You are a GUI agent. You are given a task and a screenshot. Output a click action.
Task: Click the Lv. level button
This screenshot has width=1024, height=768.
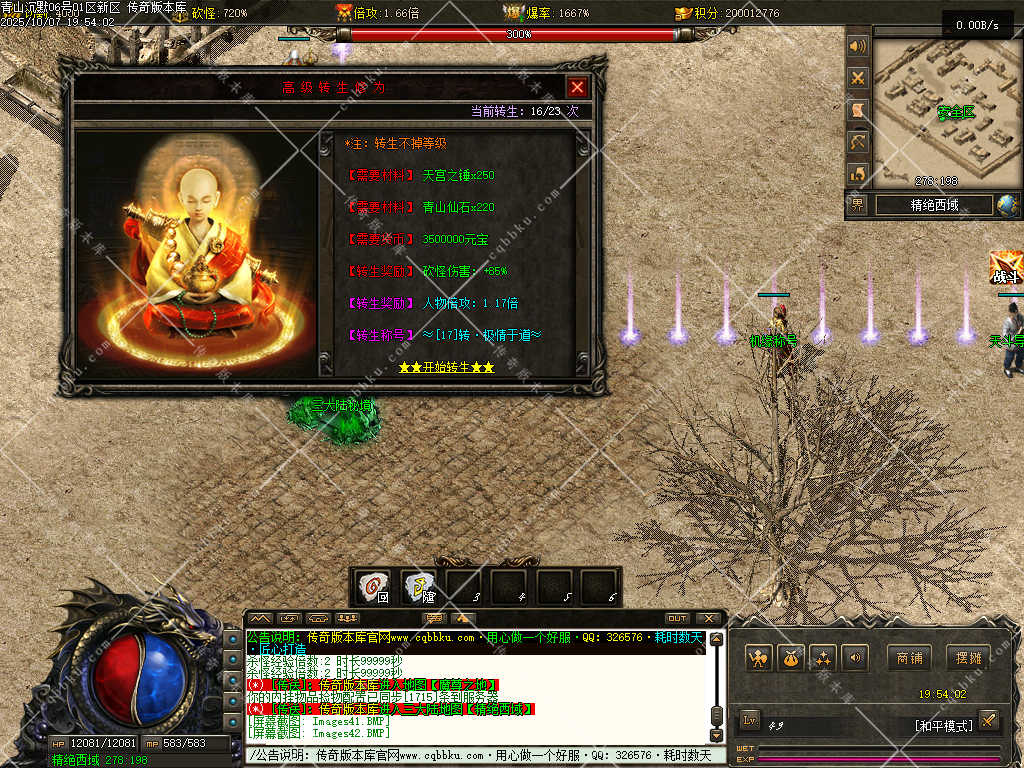pyautogui.click(x=750, y=720)
